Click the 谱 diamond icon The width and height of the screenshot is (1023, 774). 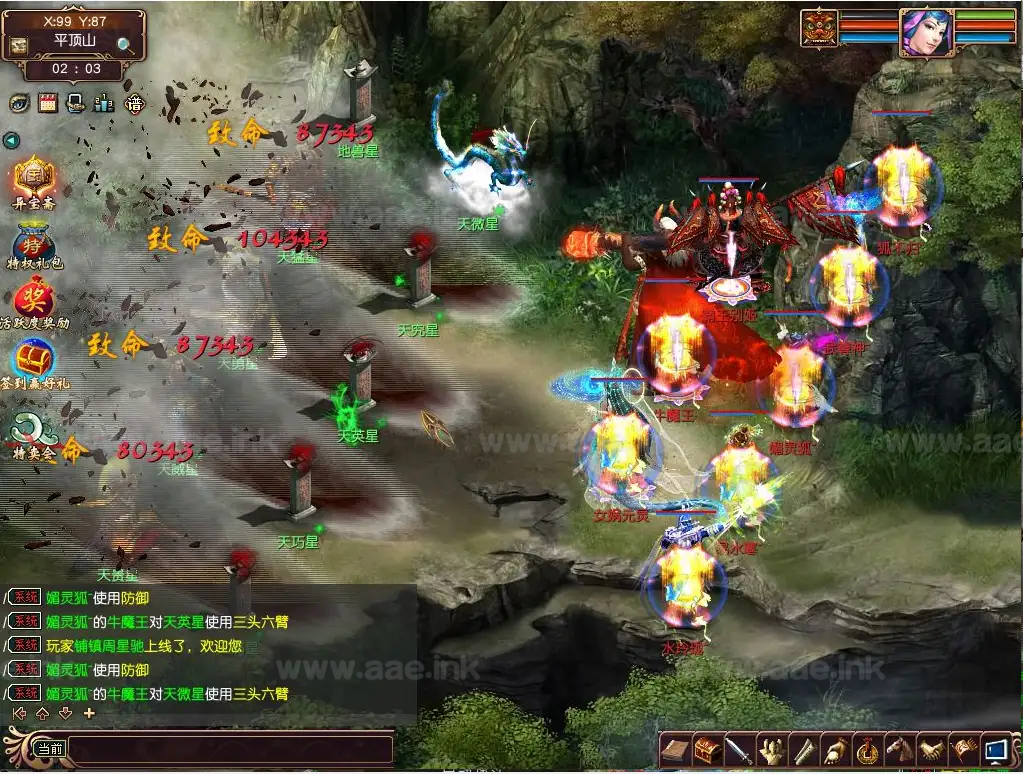[133, 103]
